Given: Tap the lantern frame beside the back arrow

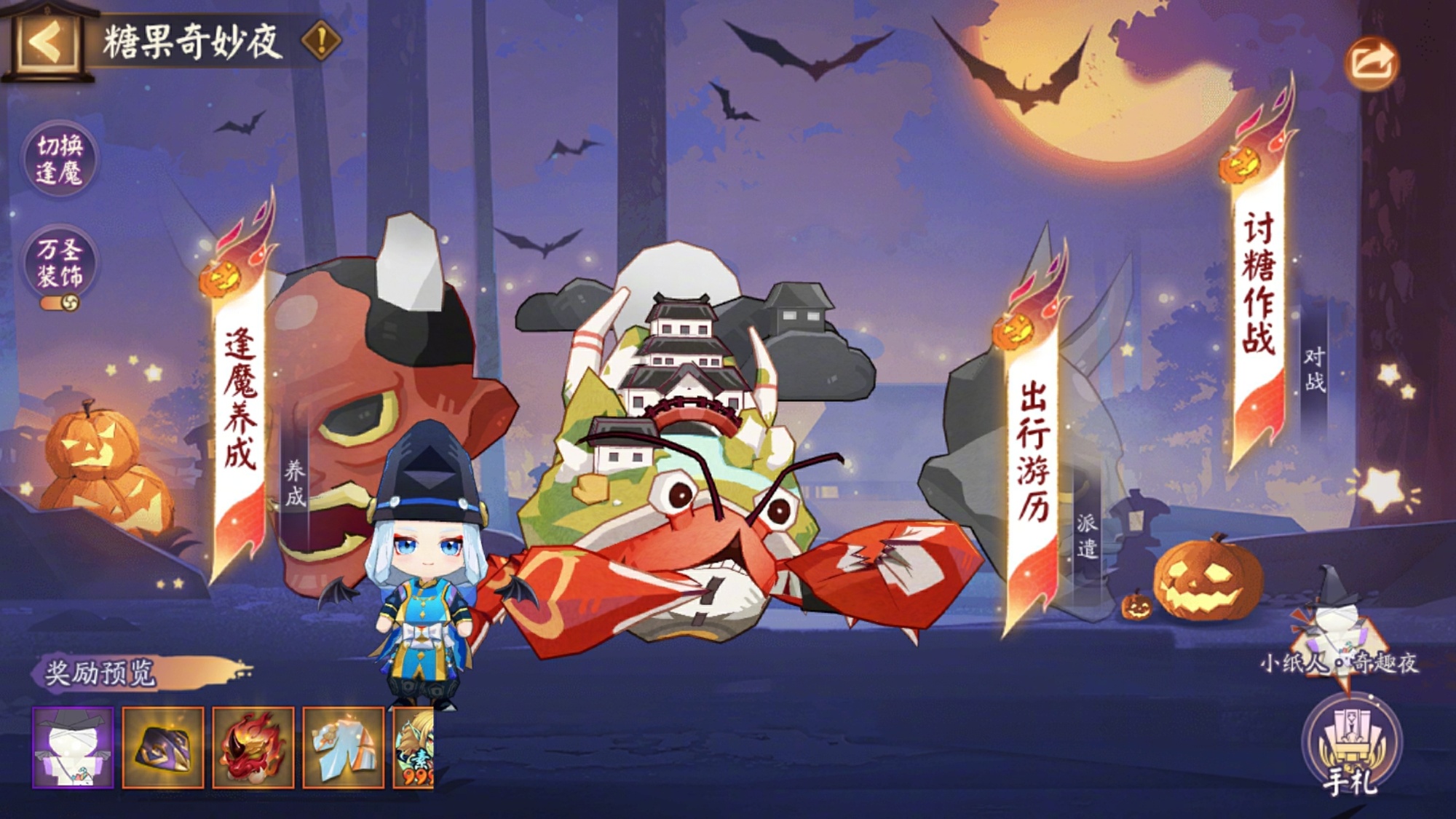Looking at the screenshot, I should [46, 44].
